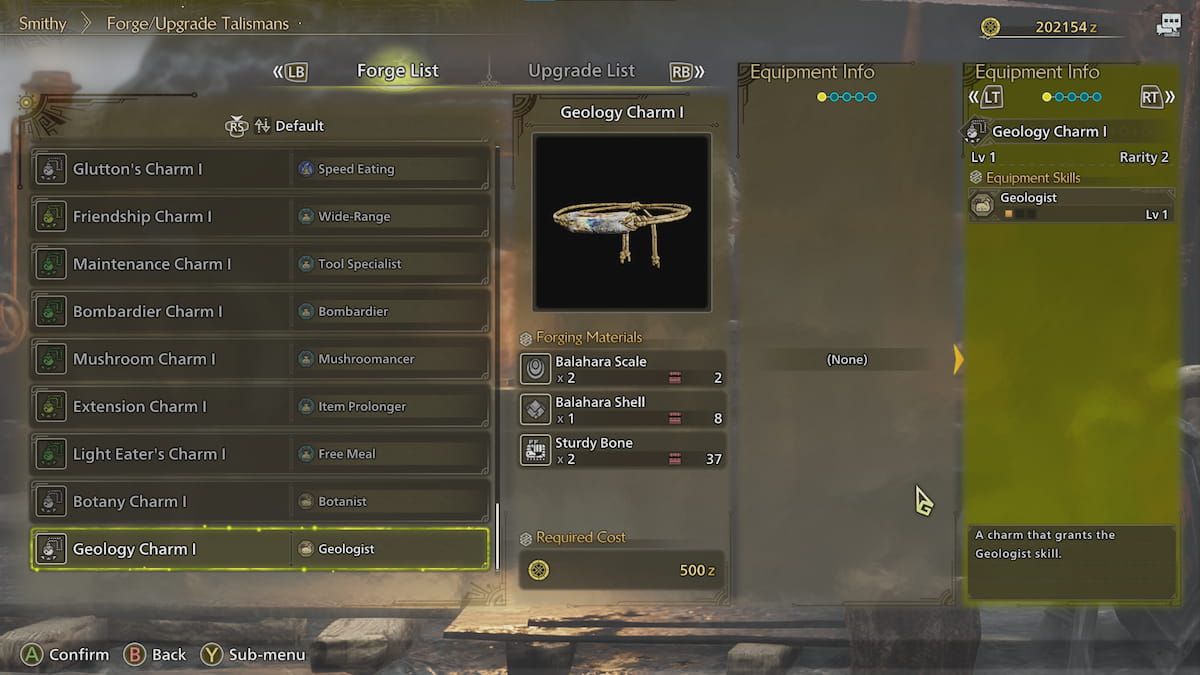Open the chat icon beside zenny counter
1200x675 pixels.
[1168, 27]
